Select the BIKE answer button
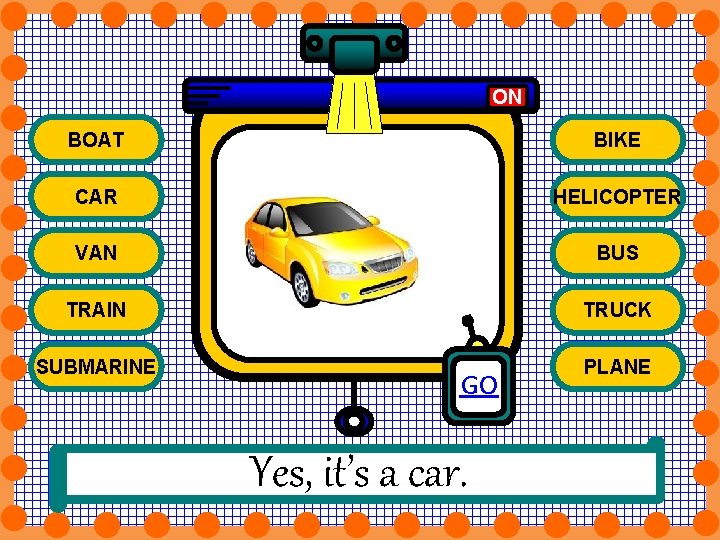Image resolution: width=720 pixels, height=540 pixels. click(617, 140)
